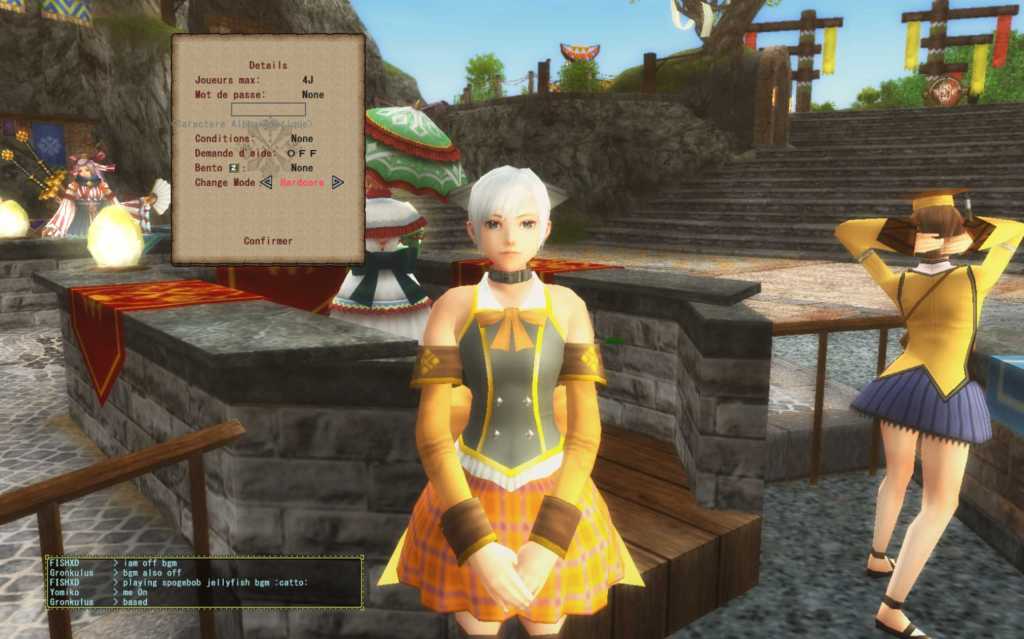The height and width of the screenshot is (639, 1024).
Task: Click the Confirmer button
Action: (268, 241)
